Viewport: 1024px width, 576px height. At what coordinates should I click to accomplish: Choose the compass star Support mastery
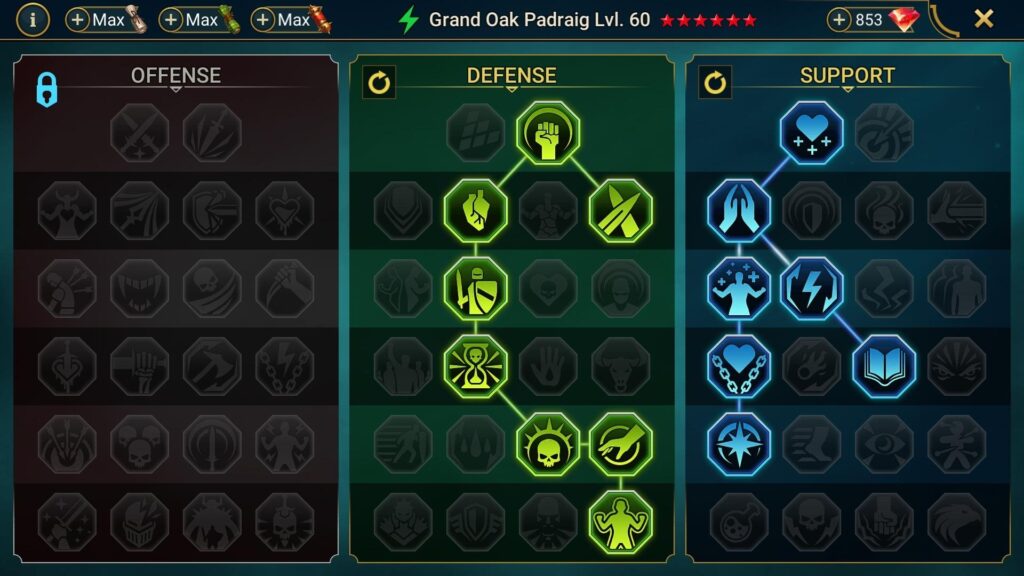click(x=739, y=444)
